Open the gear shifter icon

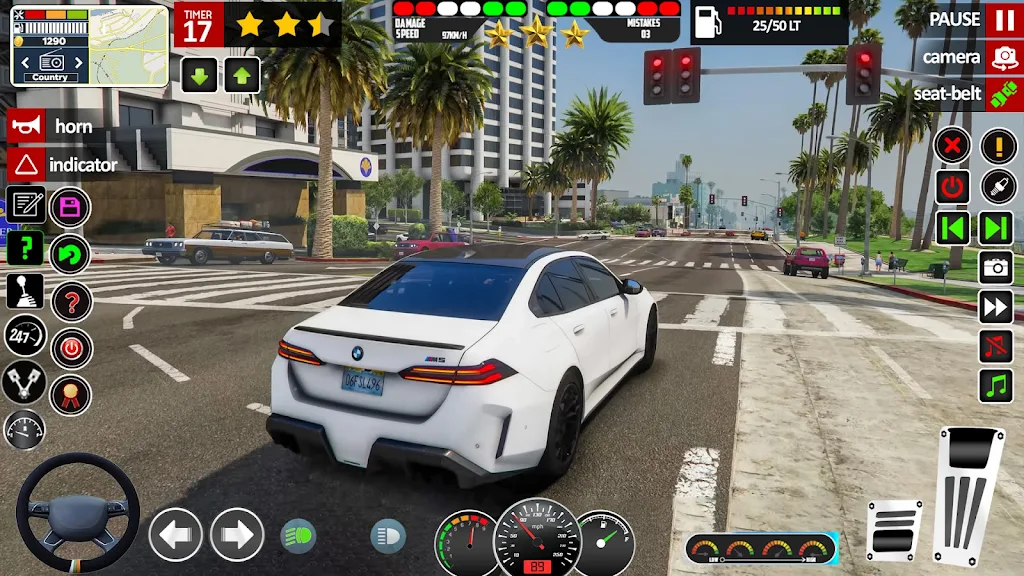25,291
